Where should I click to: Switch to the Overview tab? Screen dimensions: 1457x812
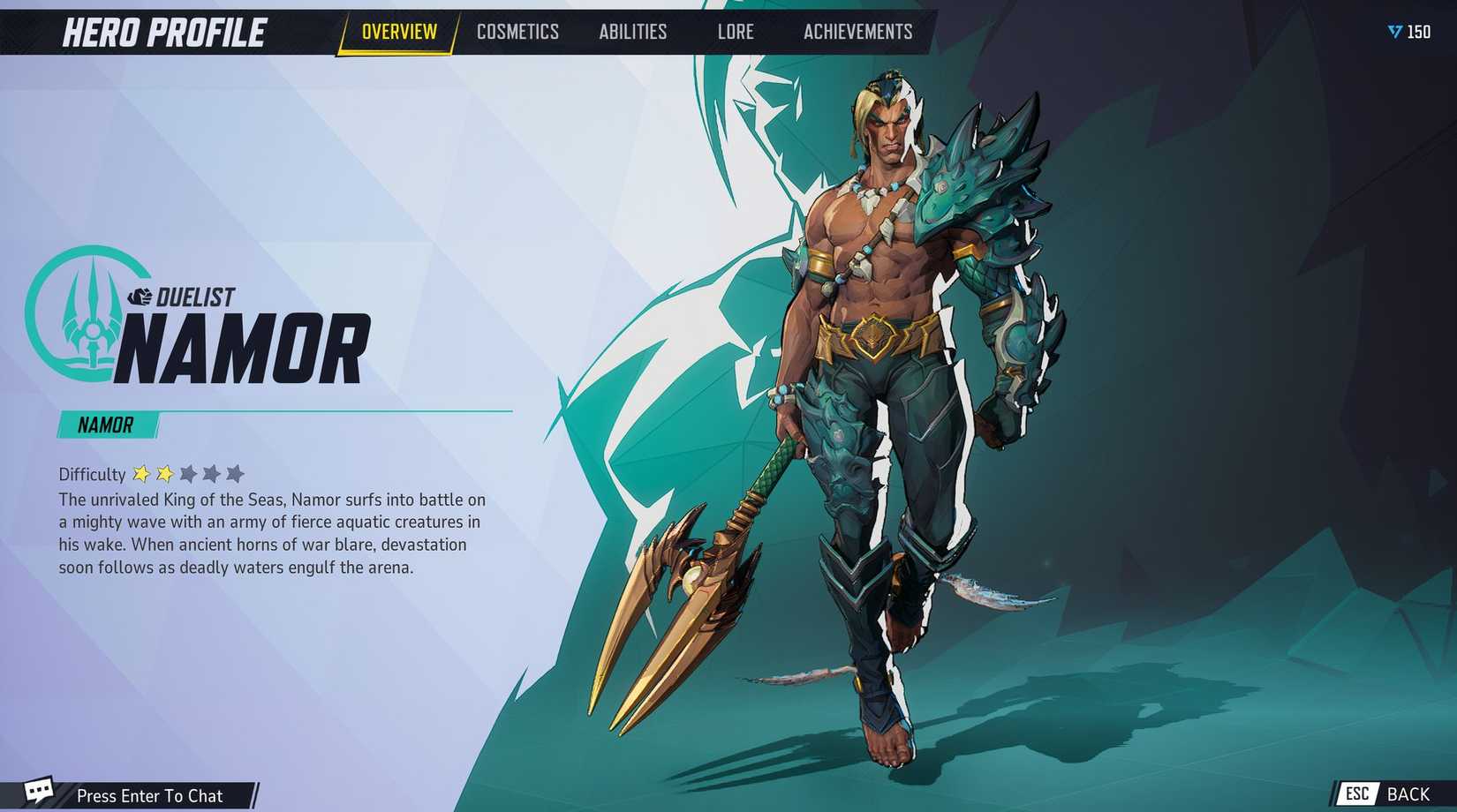[399, 33]
